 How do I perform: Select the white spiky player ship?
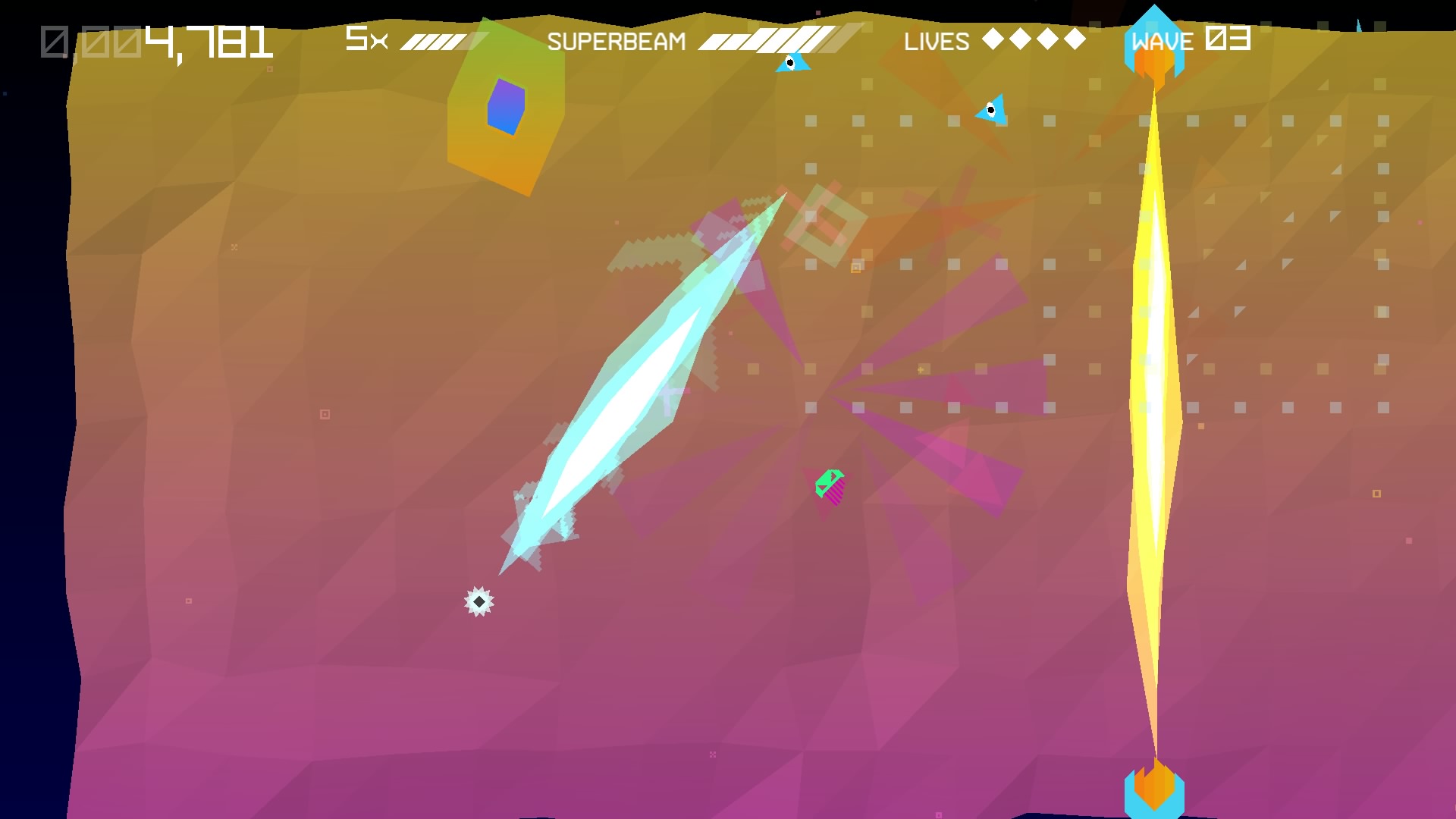(x=480, y=600)
